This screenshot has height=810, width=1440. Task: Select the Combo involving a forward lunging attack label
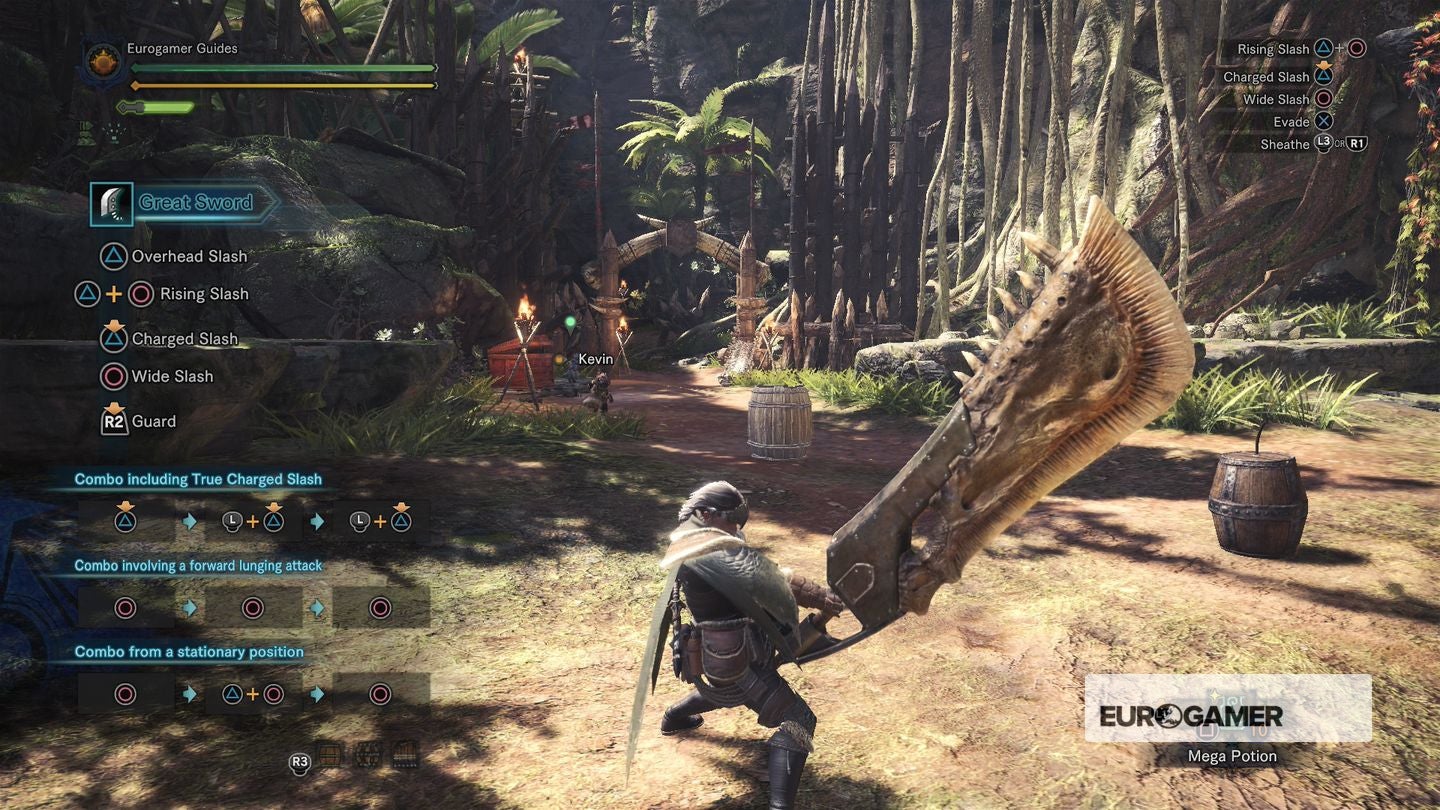tap(198, 565)
